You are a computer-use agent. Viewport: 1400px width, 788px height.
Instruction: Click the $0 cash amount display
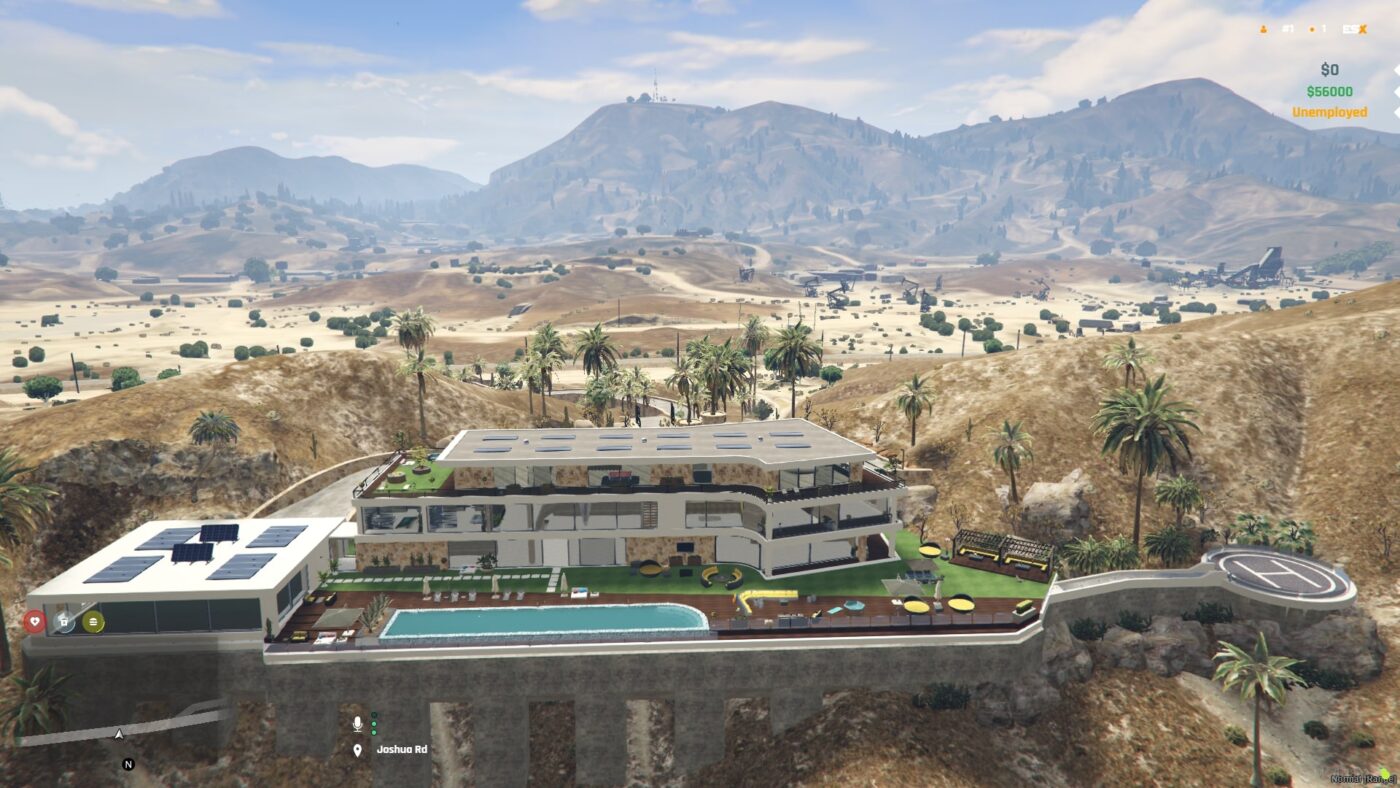pyautogui.click(x=1330, y=70)
